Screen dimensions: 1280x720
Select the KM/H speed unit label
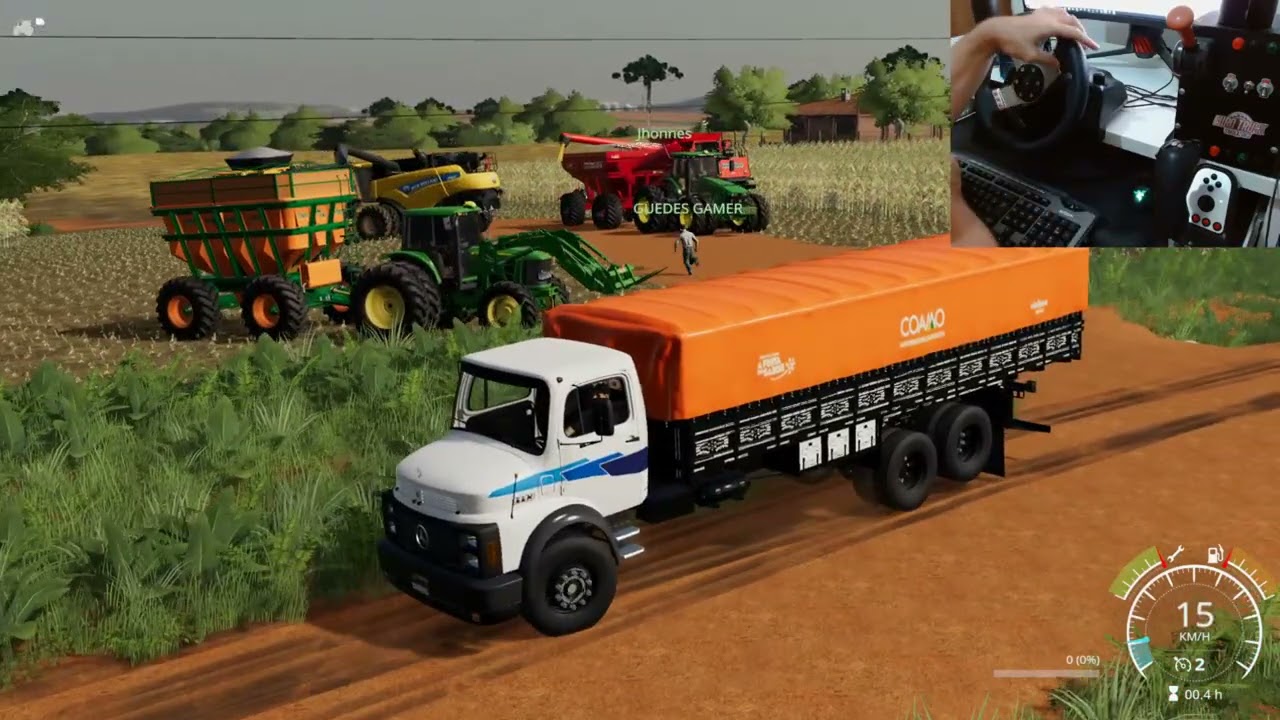coord(1192,636)
